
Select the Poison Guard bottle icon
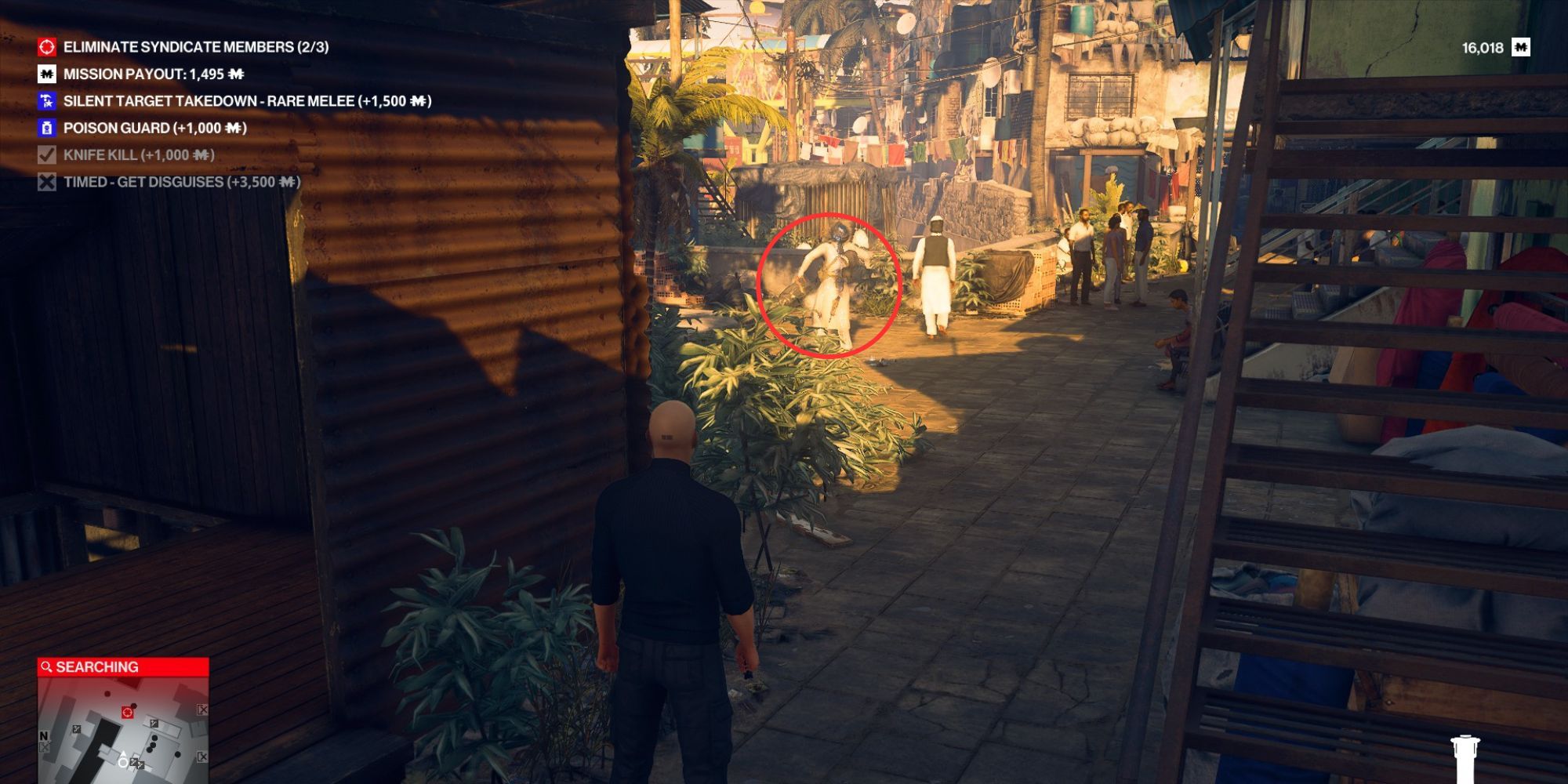[x=47, y=127]
